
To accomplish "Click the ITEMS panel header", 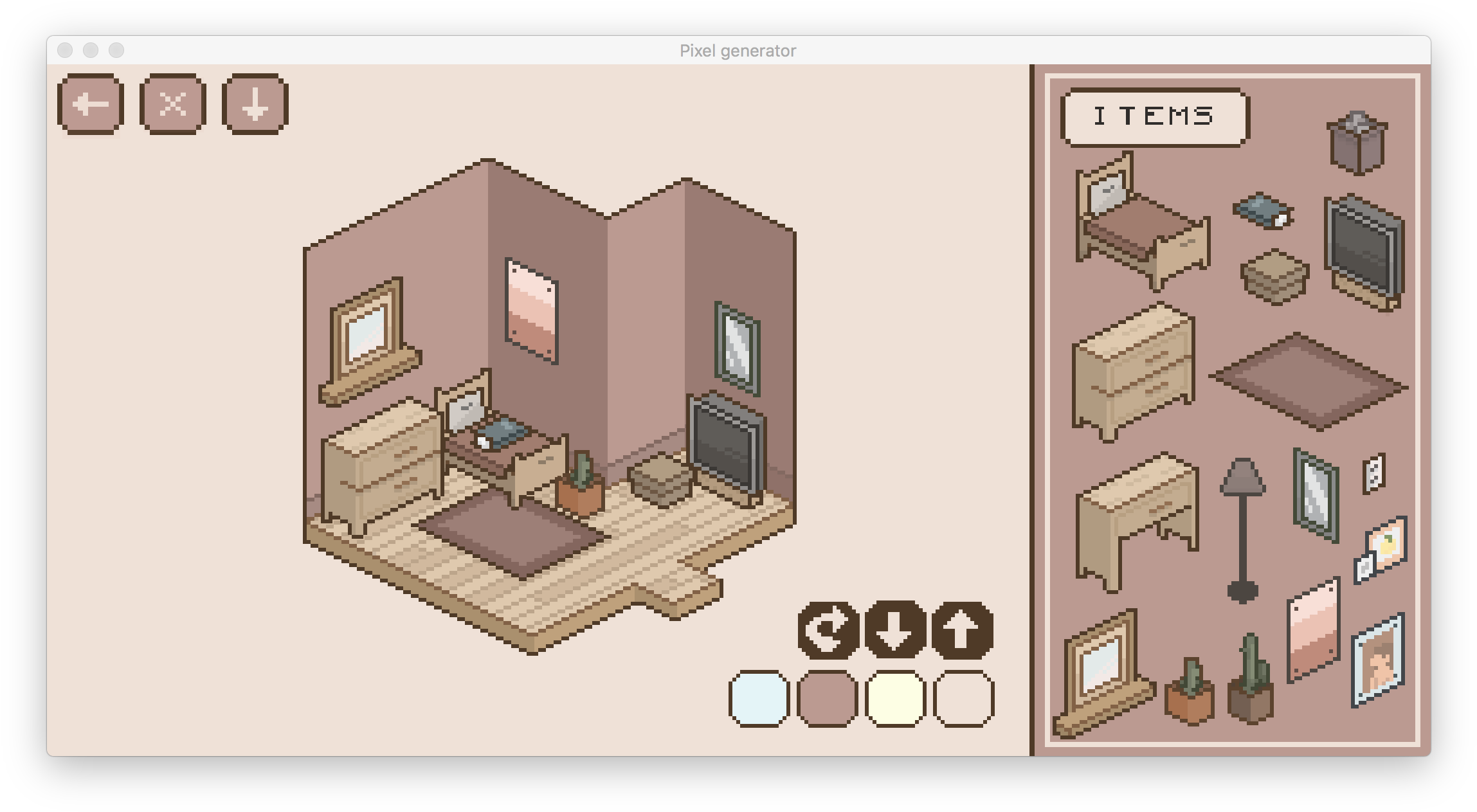I will click(1154, 116).
